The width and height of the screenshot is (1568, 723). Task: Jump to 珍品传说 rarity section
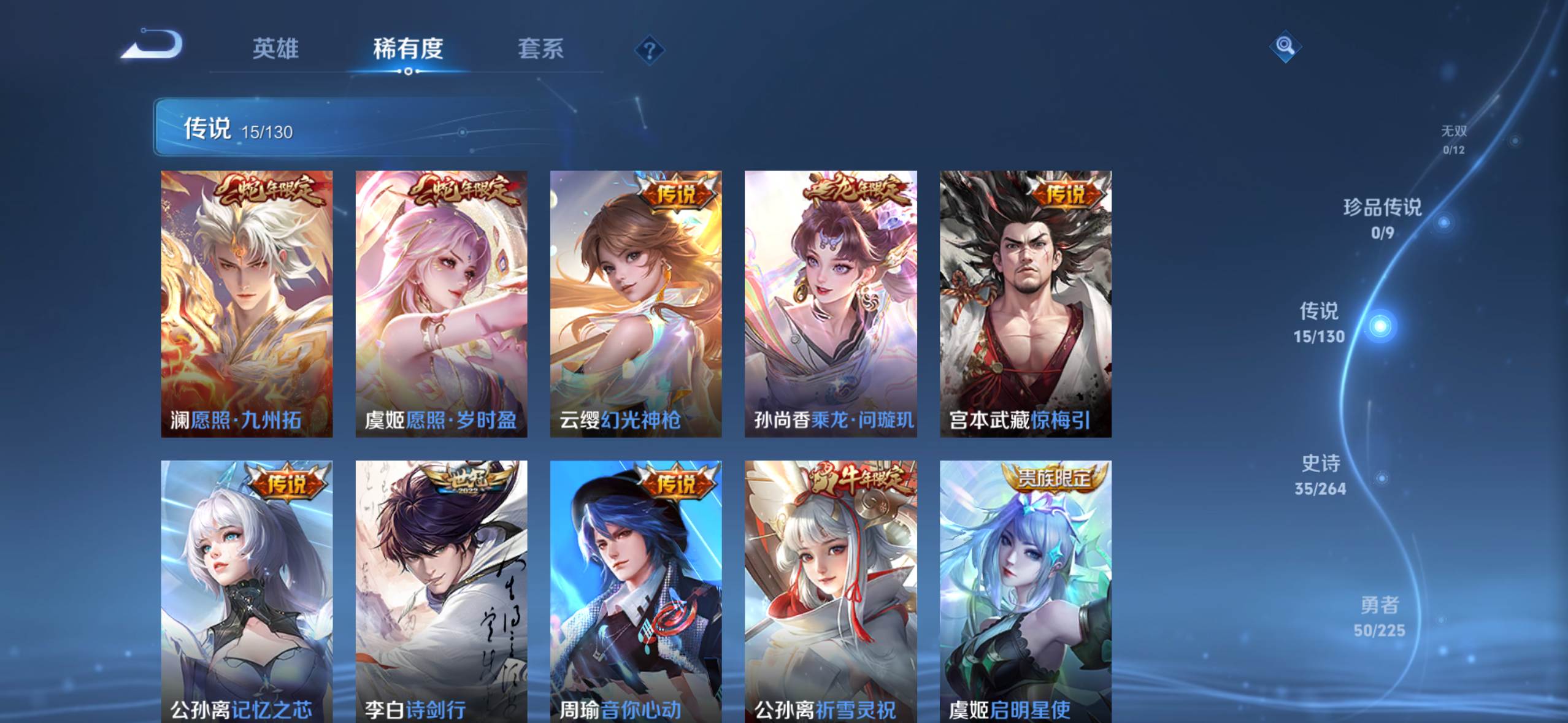point(1383,218)
